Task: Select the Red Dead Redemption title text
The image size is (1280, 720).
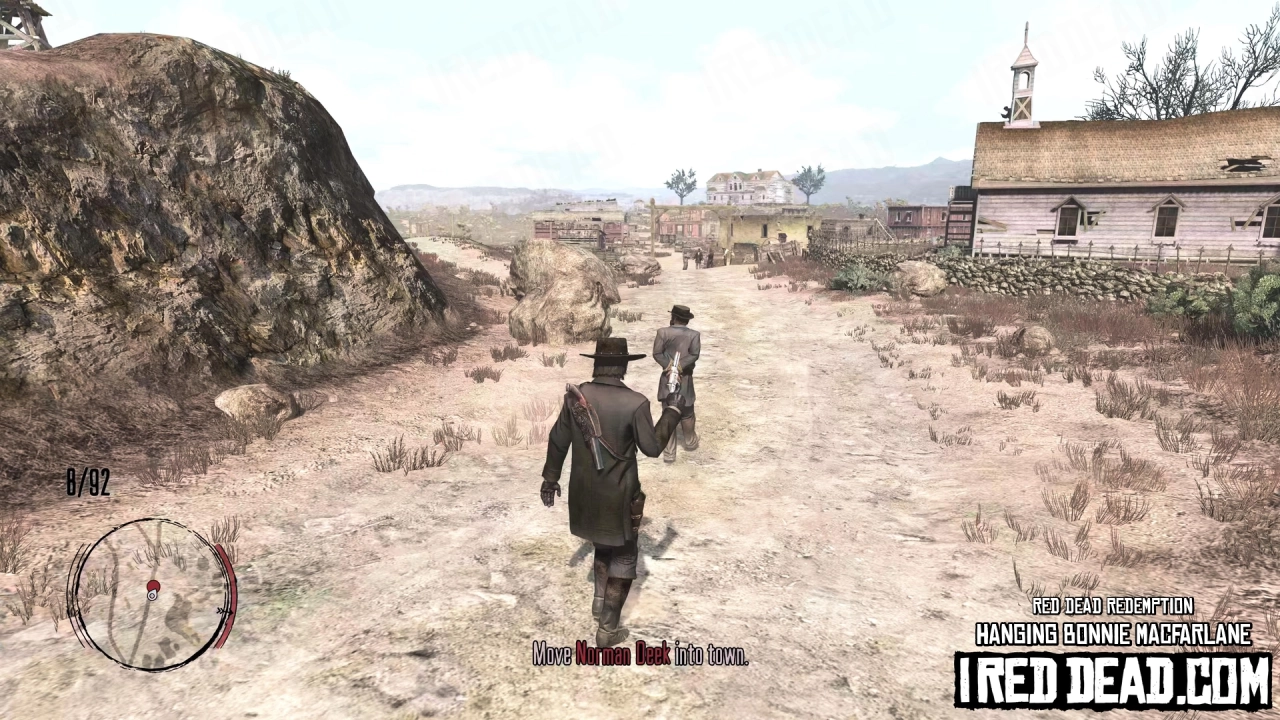Action: click(x=1113, y=606)
